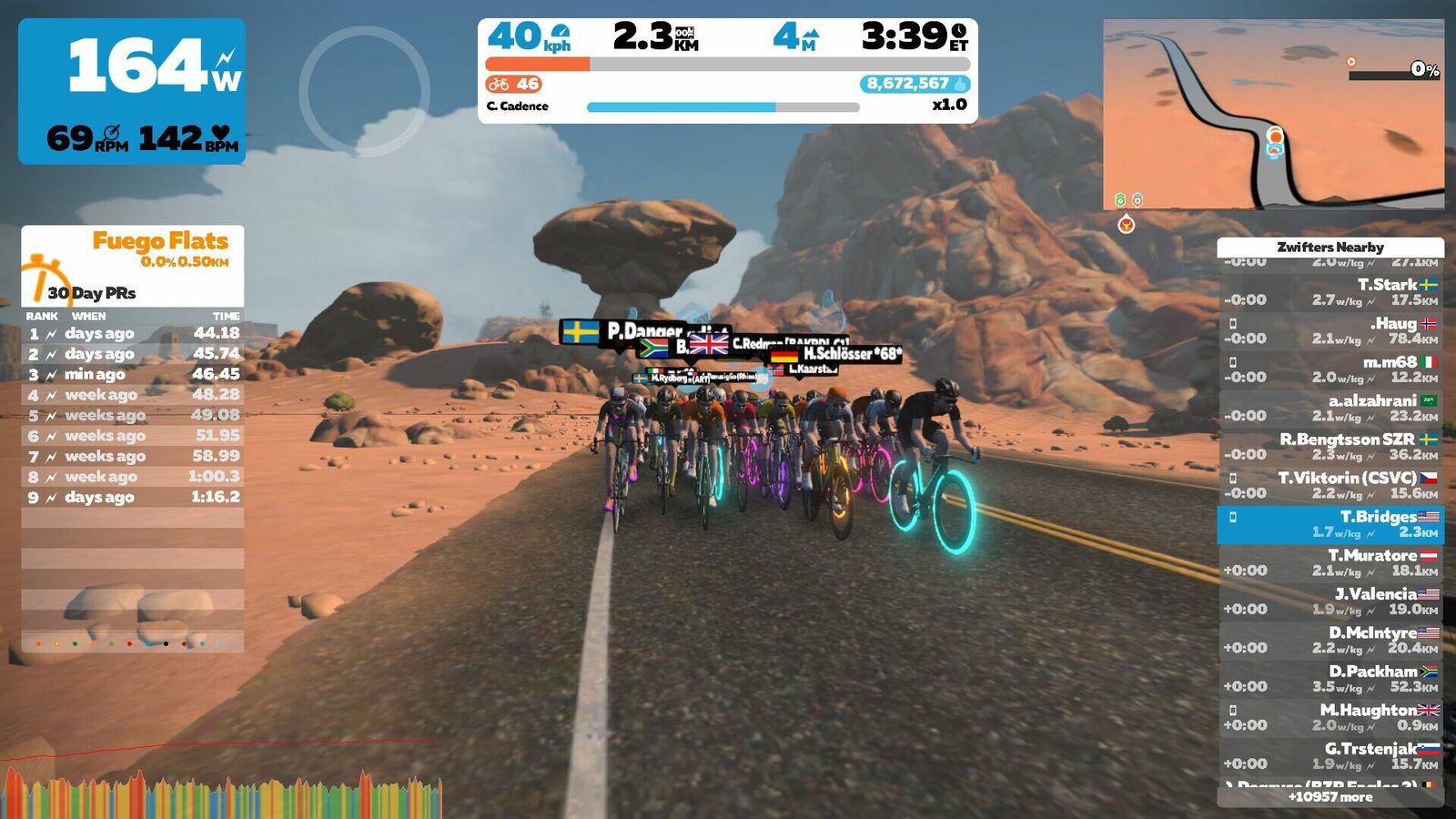Click the Ride On thumbs-up counter
Screen dimensions: 1456x819
point(914,84)
